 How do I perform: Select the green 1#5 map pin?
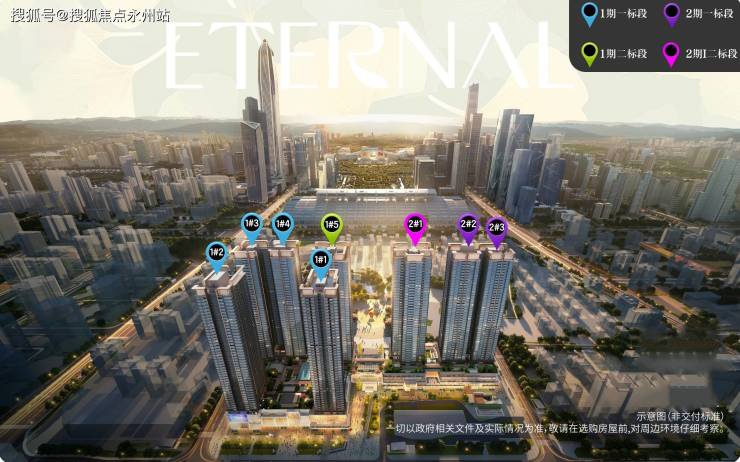(x=331, y=225)
